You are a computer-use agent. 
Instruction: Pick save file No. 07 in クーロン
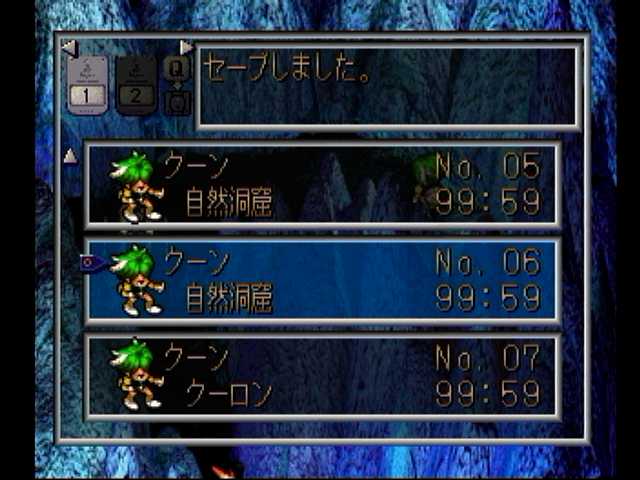(322, 376)
